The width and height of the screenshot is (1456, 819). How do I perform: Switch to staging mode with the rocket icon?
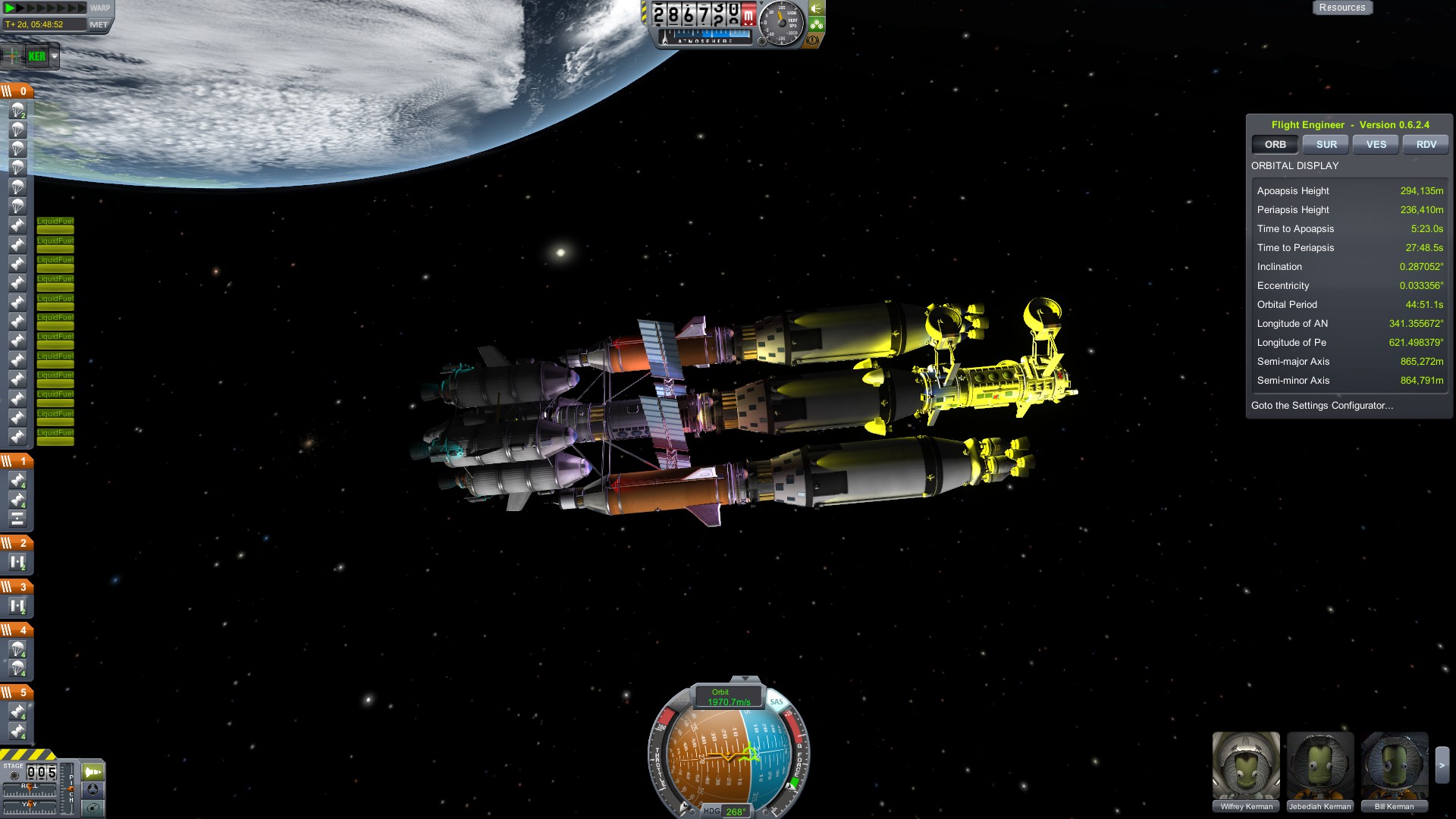93,772
